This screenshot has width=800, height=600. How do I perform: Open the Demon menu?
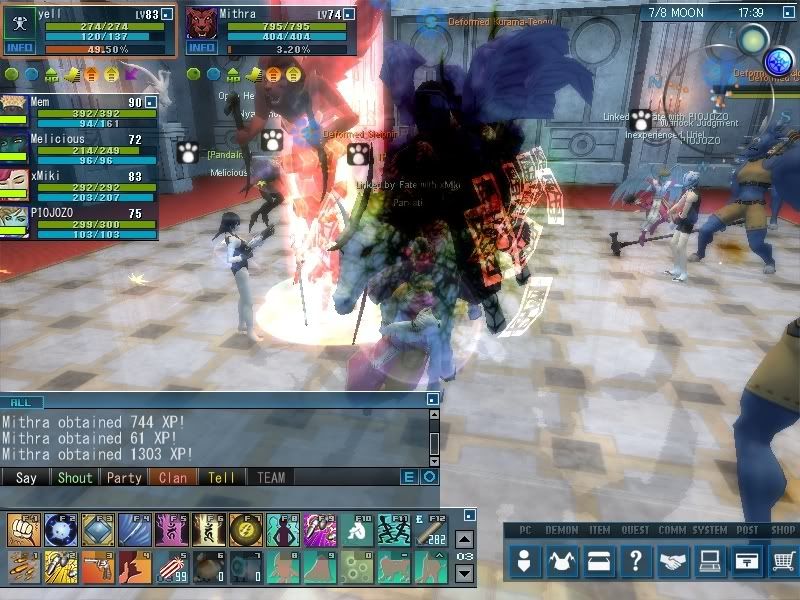pyautogui.click(x=562, y=562)
